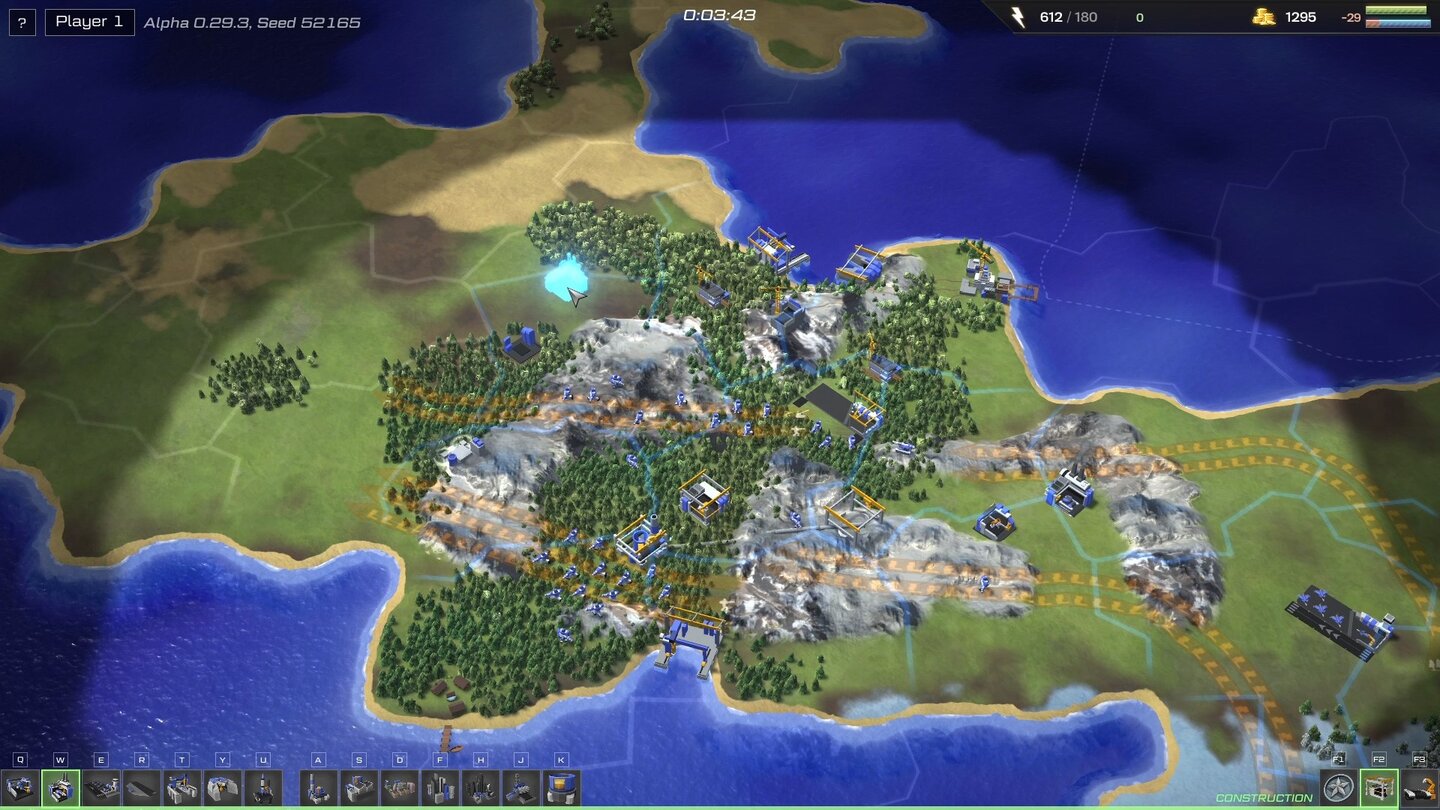Select the rocket structure under the U hotkey
The width and height of the screenshot is (1440, 810).
(x=263, y=788)
